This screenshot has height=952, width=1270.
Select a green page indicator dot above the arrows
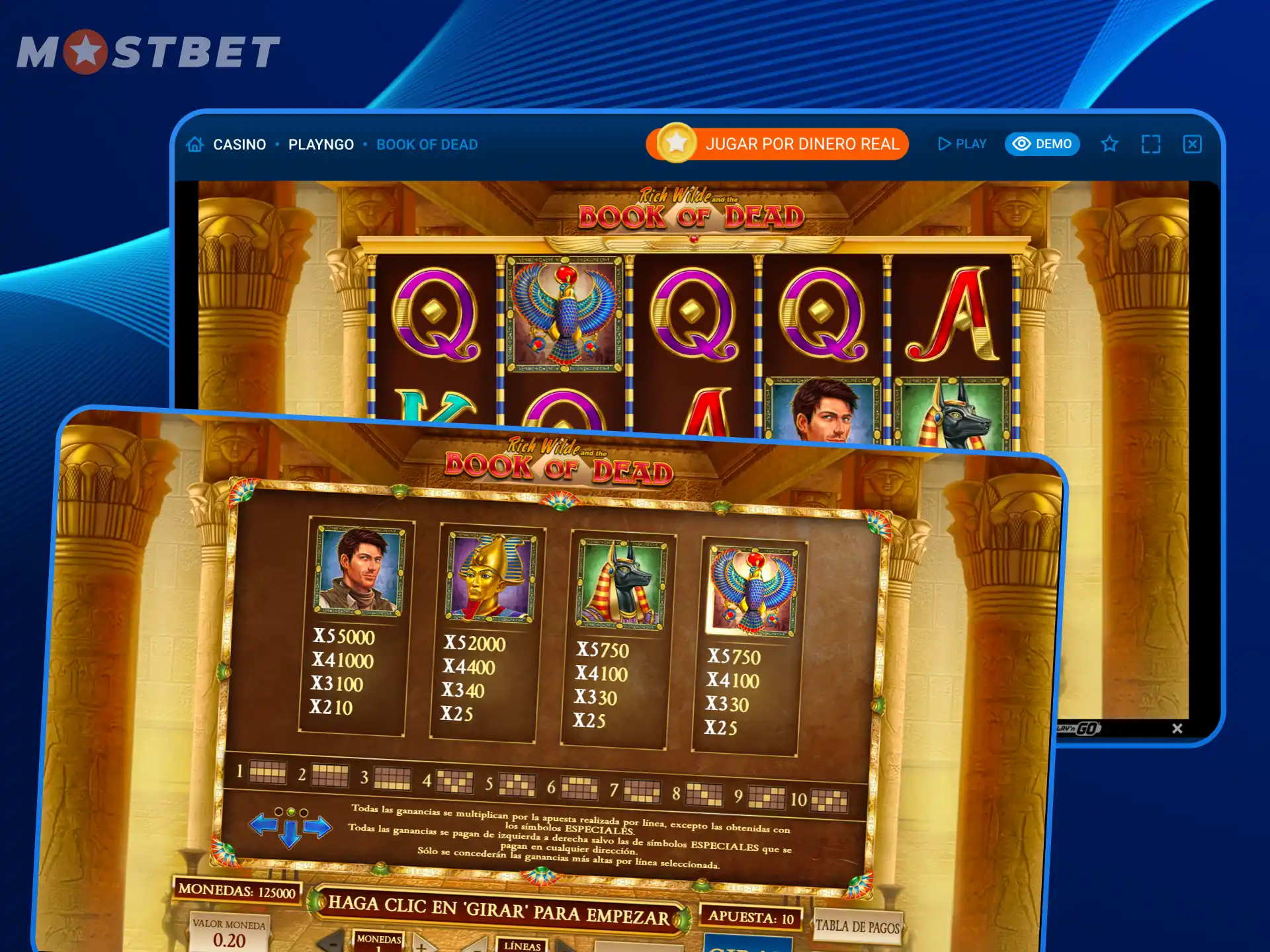[x=291, y=812]
